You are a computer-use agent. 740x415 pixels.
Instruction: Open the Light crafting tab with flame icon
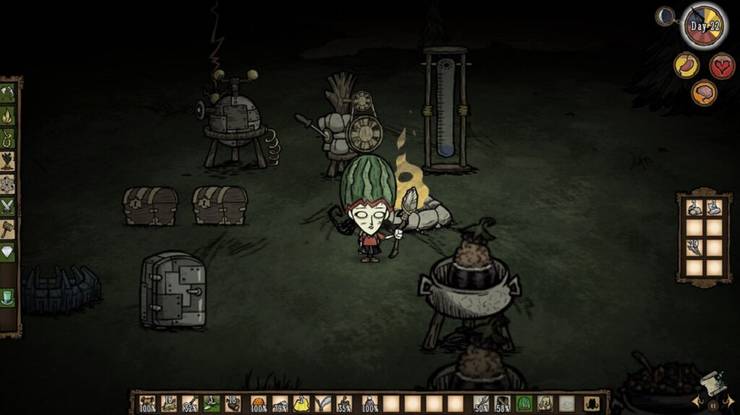coord(8,116)
